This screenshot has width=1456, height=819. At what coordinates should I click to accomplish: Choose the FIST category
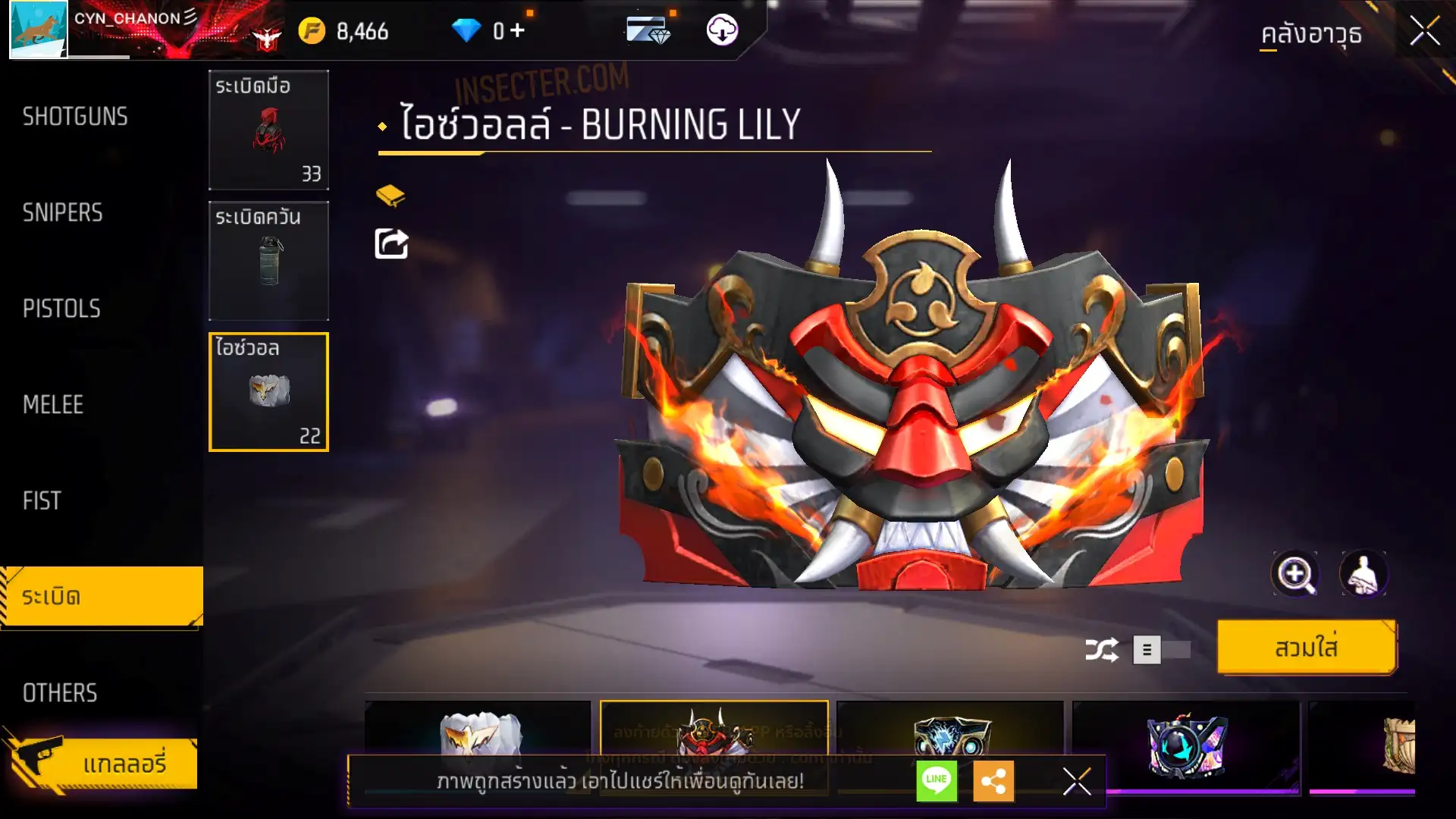click(x=42, y=500)
